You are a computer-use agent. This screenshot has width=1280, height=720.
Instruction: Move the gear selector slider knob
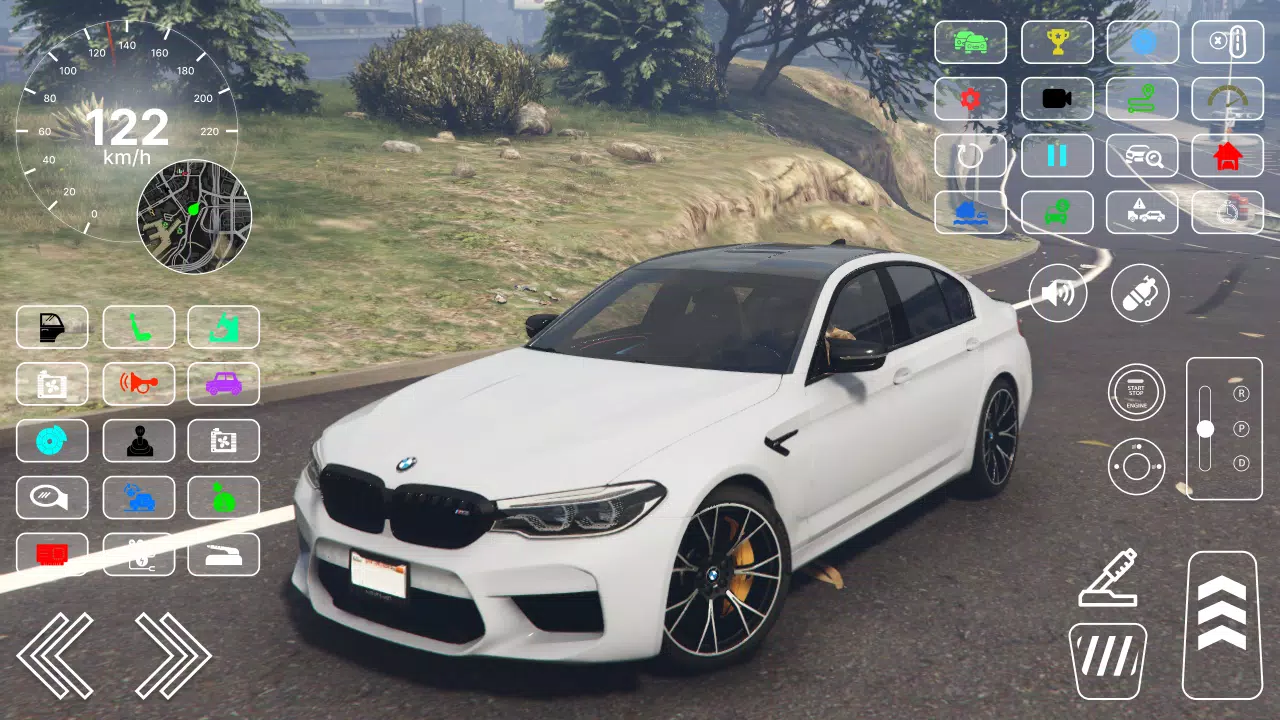click(x=1205, y=428)
